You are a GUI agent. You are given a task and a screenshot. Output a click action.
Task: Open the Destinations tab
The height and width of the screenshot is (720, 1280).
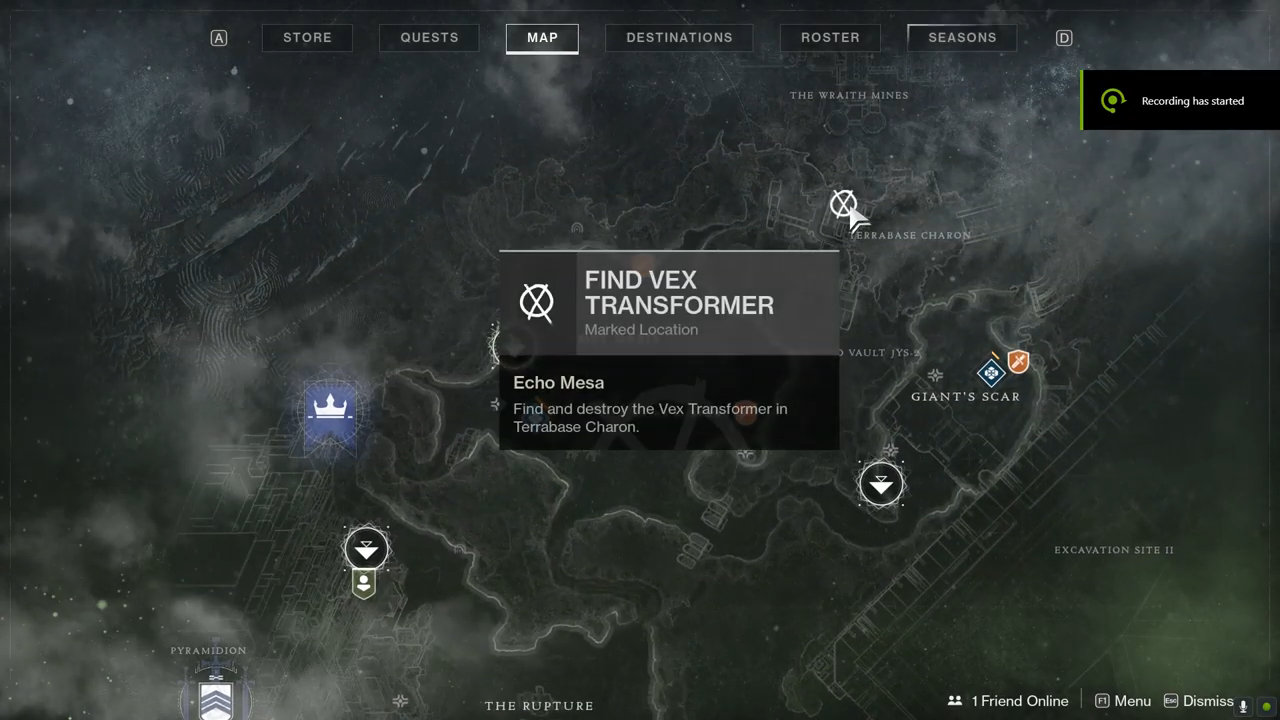coord(679,38)
